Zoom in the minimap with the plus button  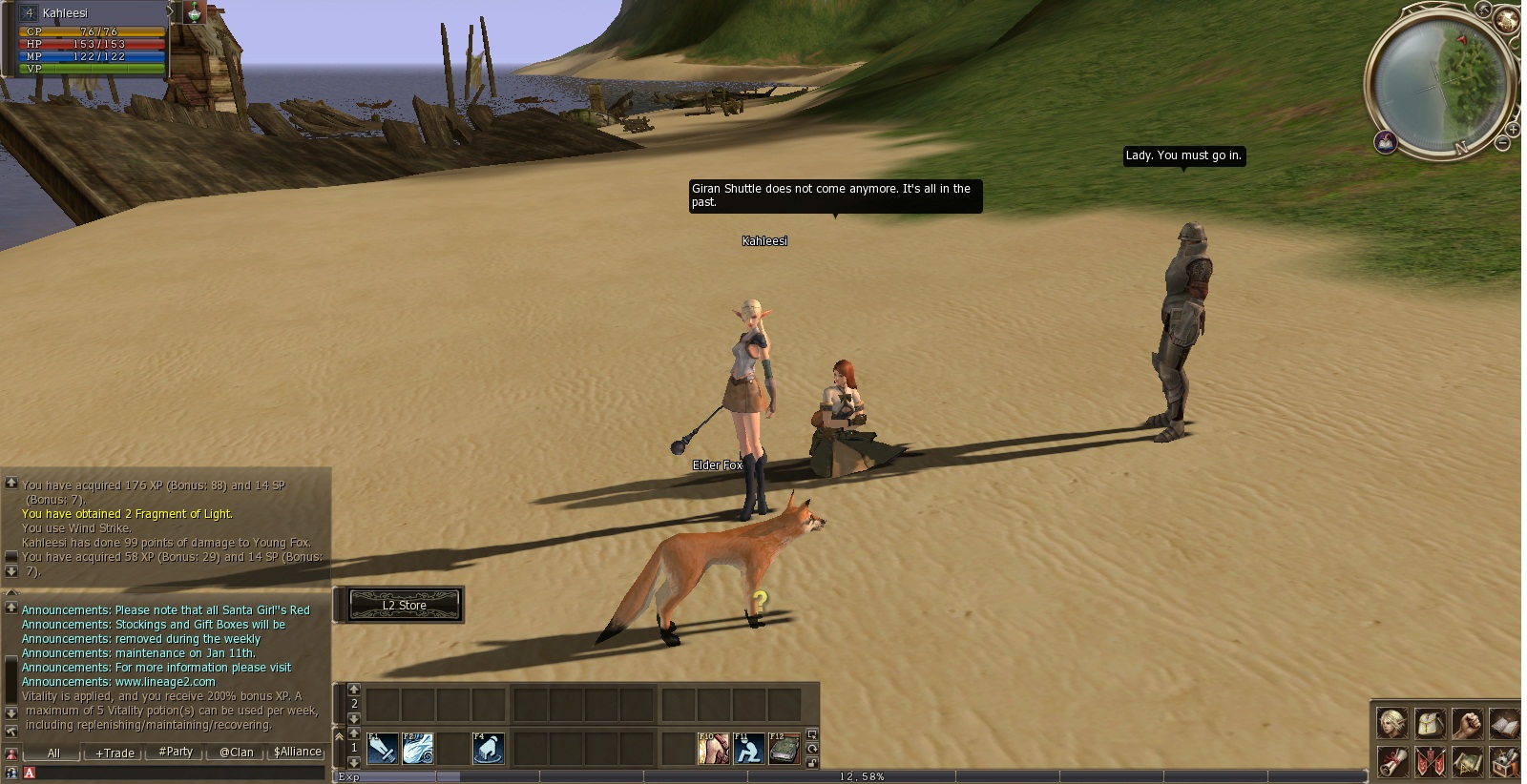tap(1514, 129)
